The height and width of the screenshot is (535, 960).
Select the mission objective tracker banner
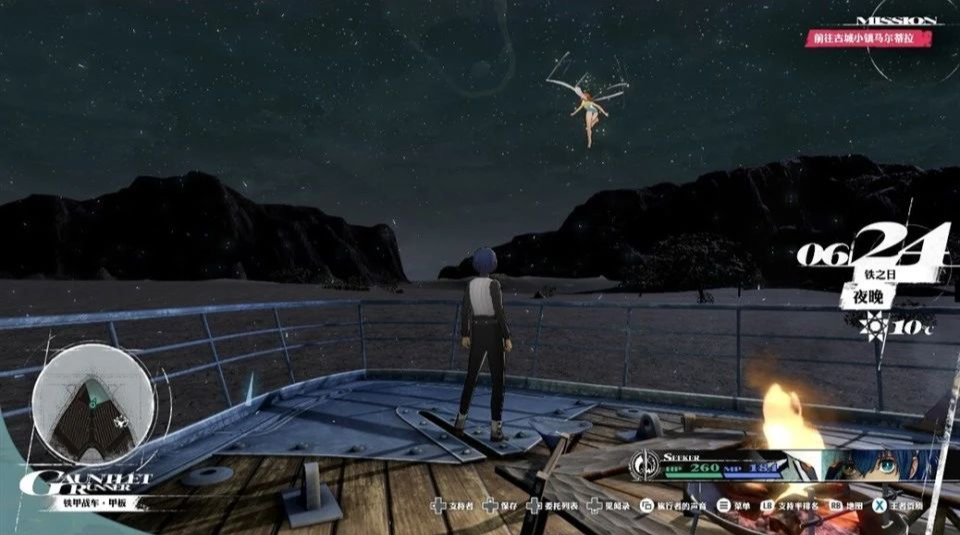click(x=871, y=37)
